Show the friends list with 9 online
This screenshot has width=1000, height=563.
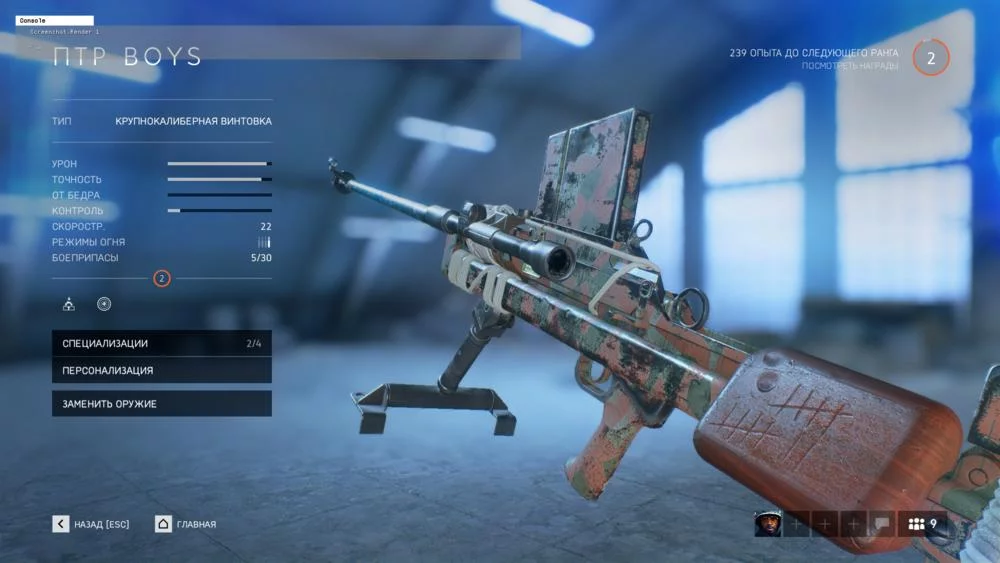point(923,523)
